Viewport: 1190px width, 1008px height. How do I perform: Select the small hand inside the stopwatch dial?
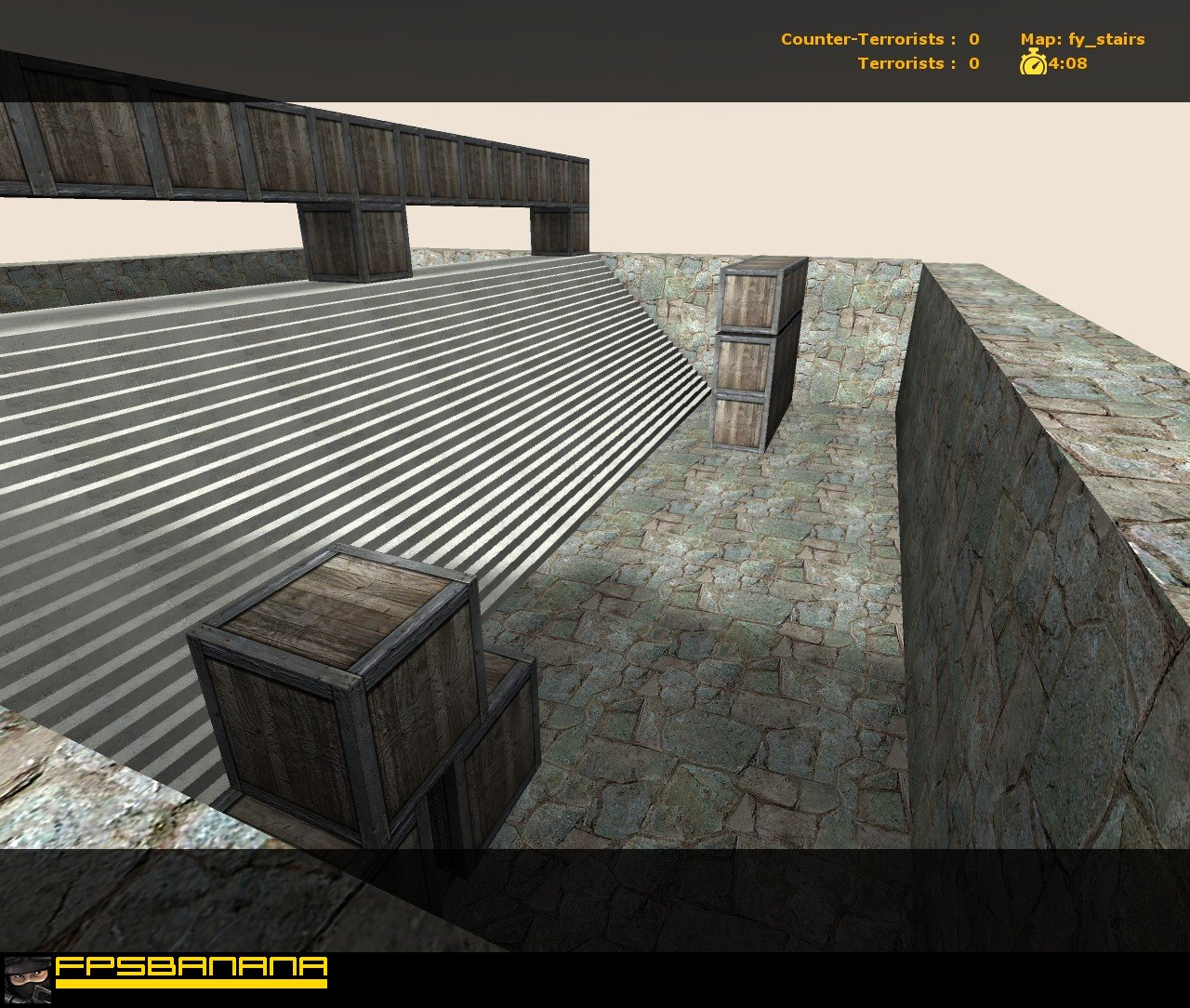click(1035, 66)
